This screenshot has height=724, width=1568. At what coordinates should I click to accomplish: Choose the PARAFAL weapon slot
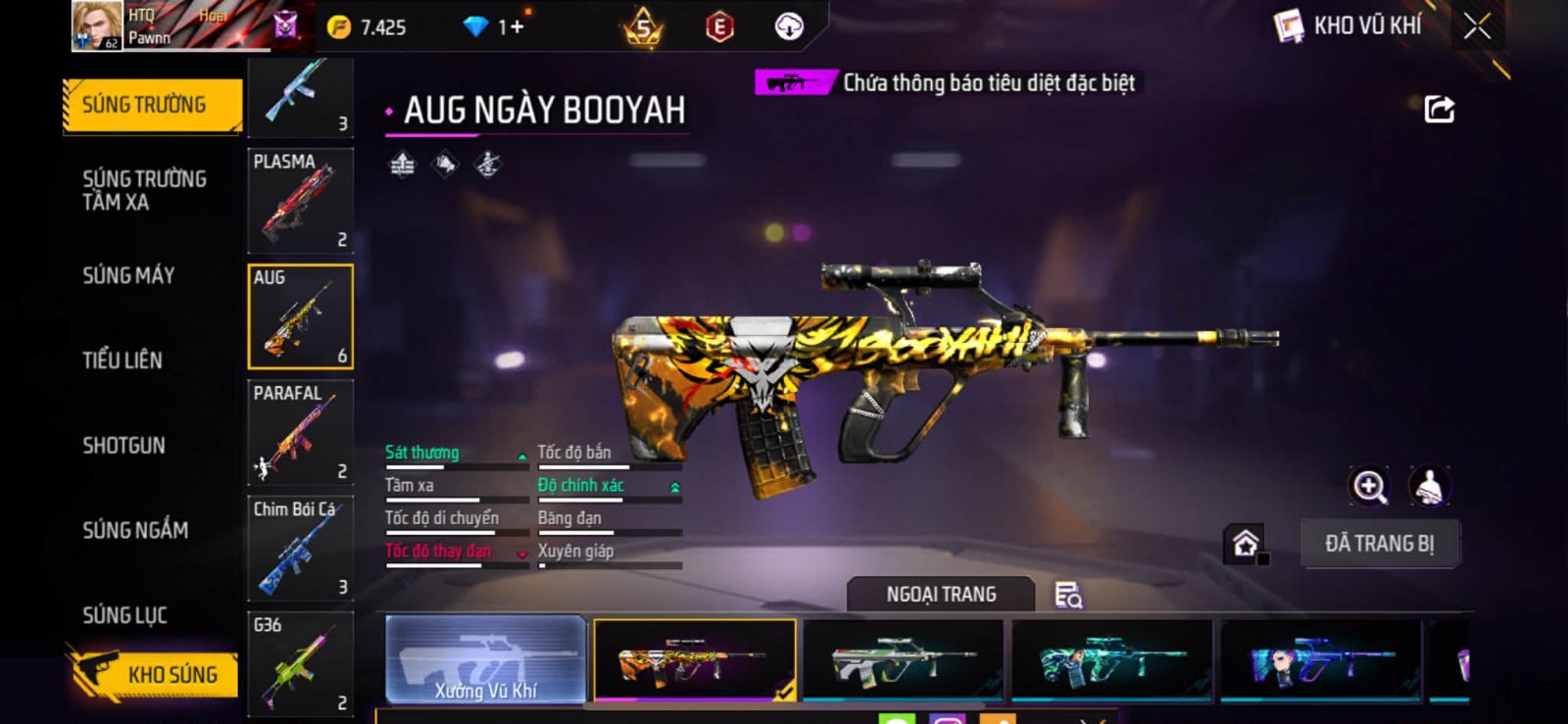(x=300, y=432)
